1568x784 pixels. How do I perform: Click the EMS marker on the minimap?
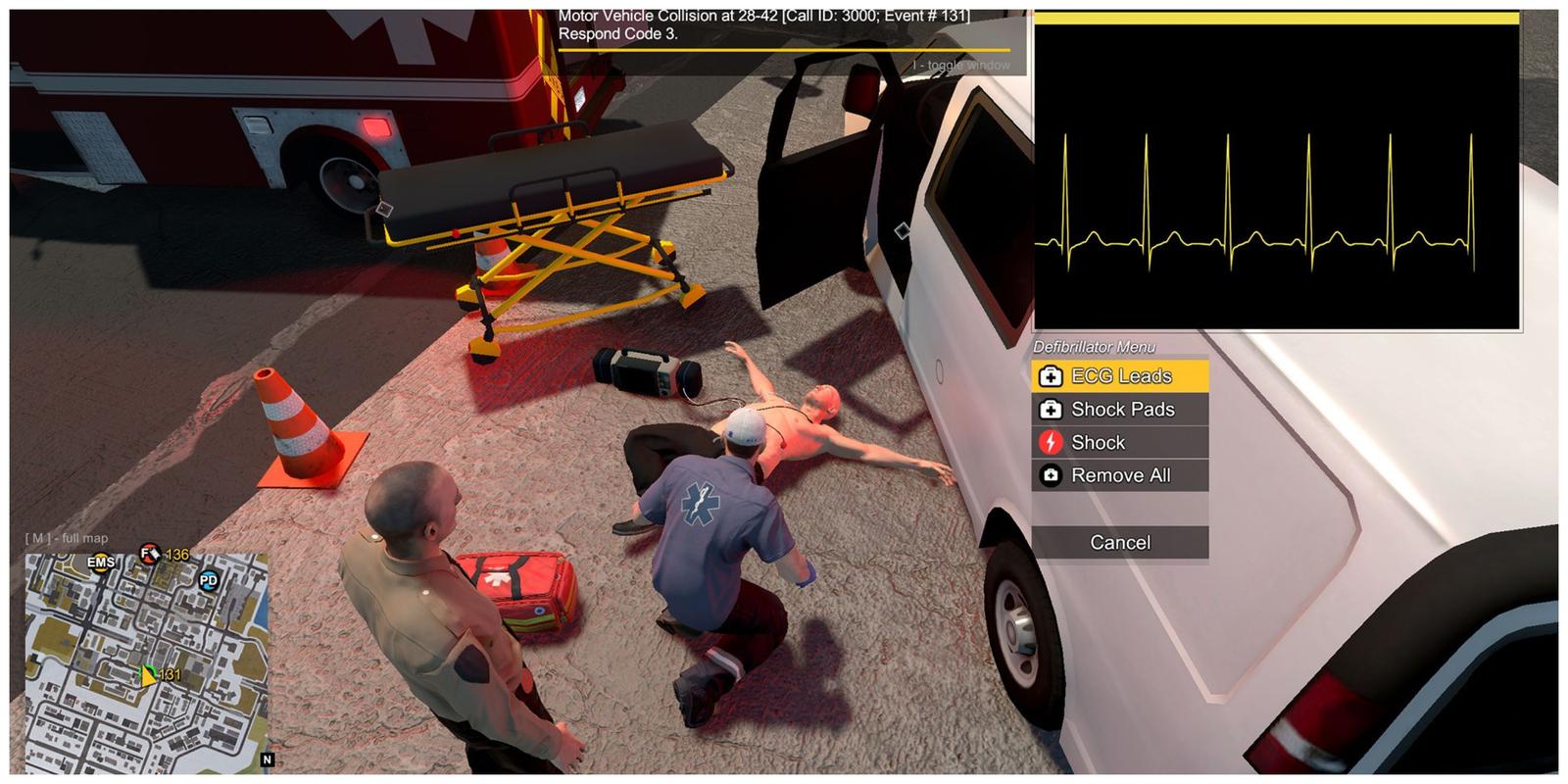click(x=101, y=563)
